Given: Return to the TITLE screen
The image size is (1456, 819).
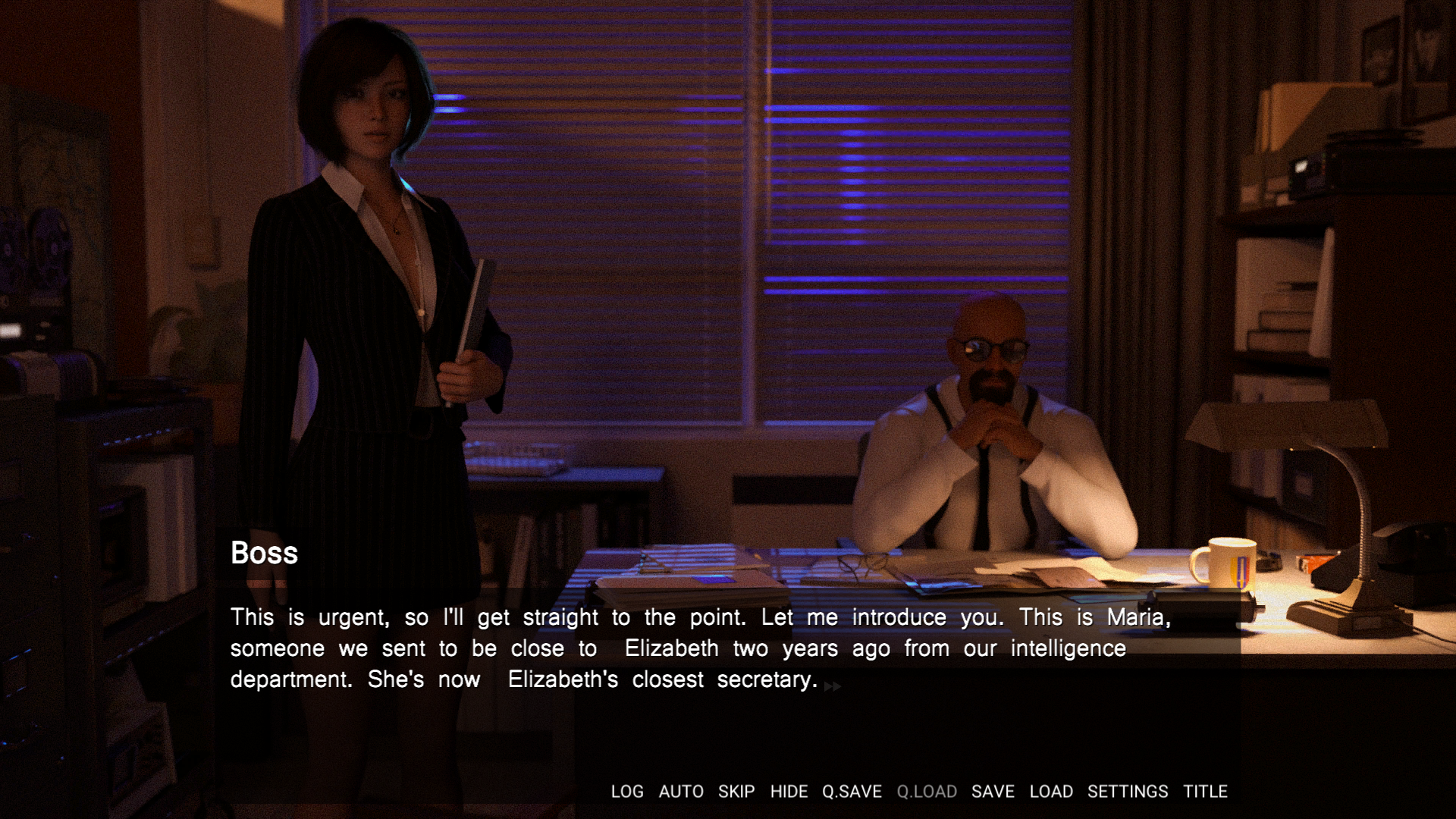Looking at the screenshot, I should pos(1205,792).
